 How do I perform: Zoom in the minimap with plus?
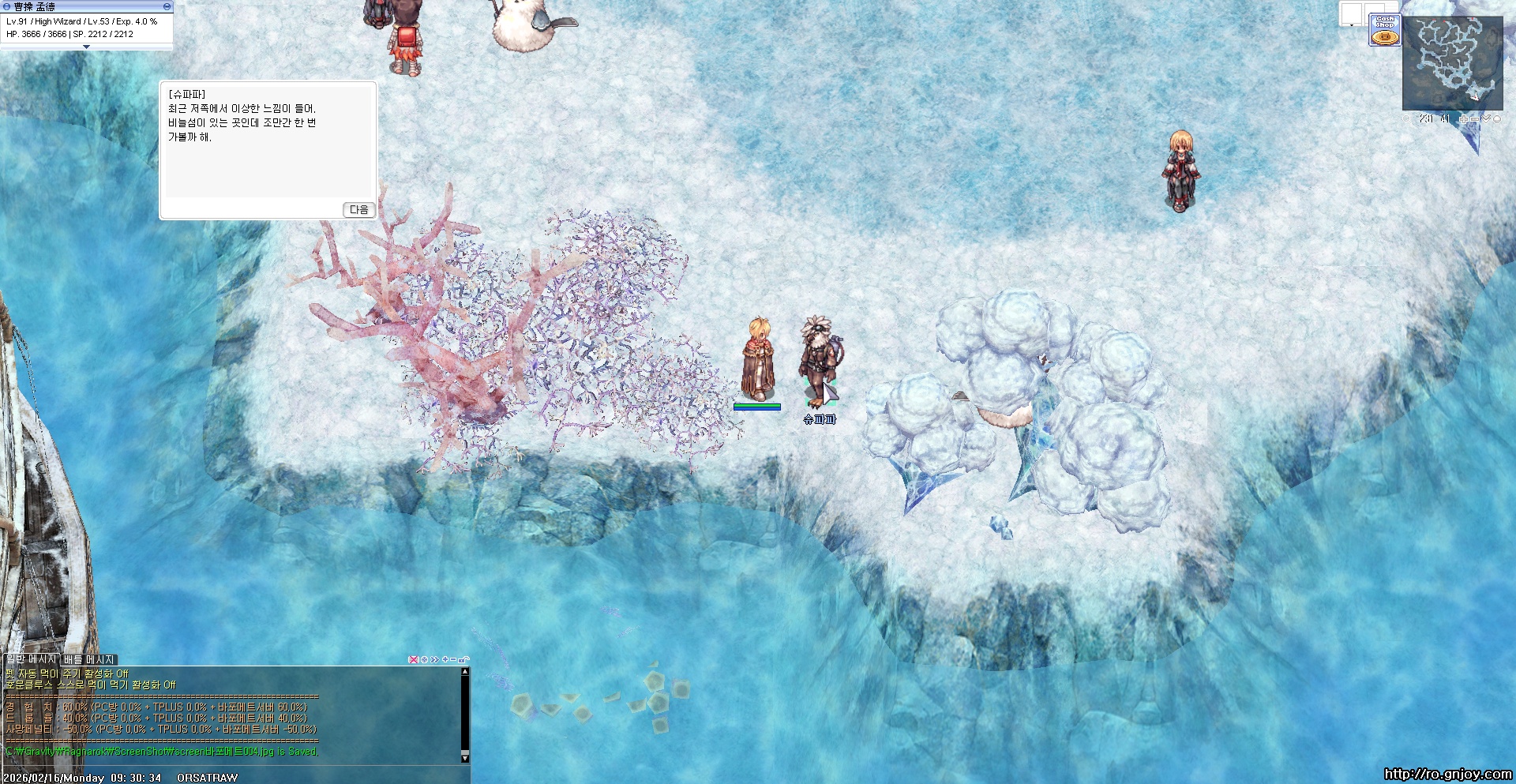coord(1463,119)
